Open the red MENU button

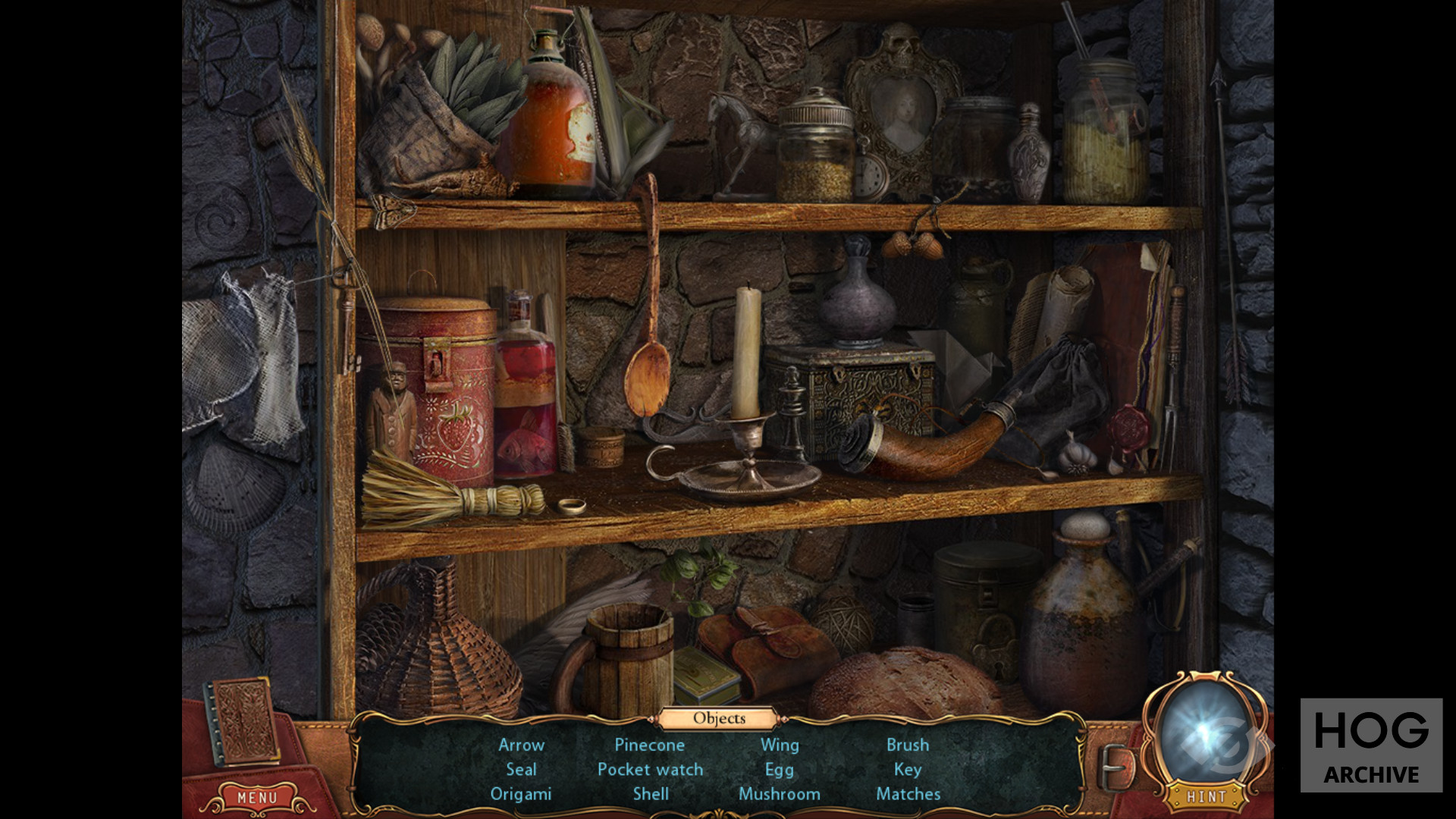coord(257,798)
